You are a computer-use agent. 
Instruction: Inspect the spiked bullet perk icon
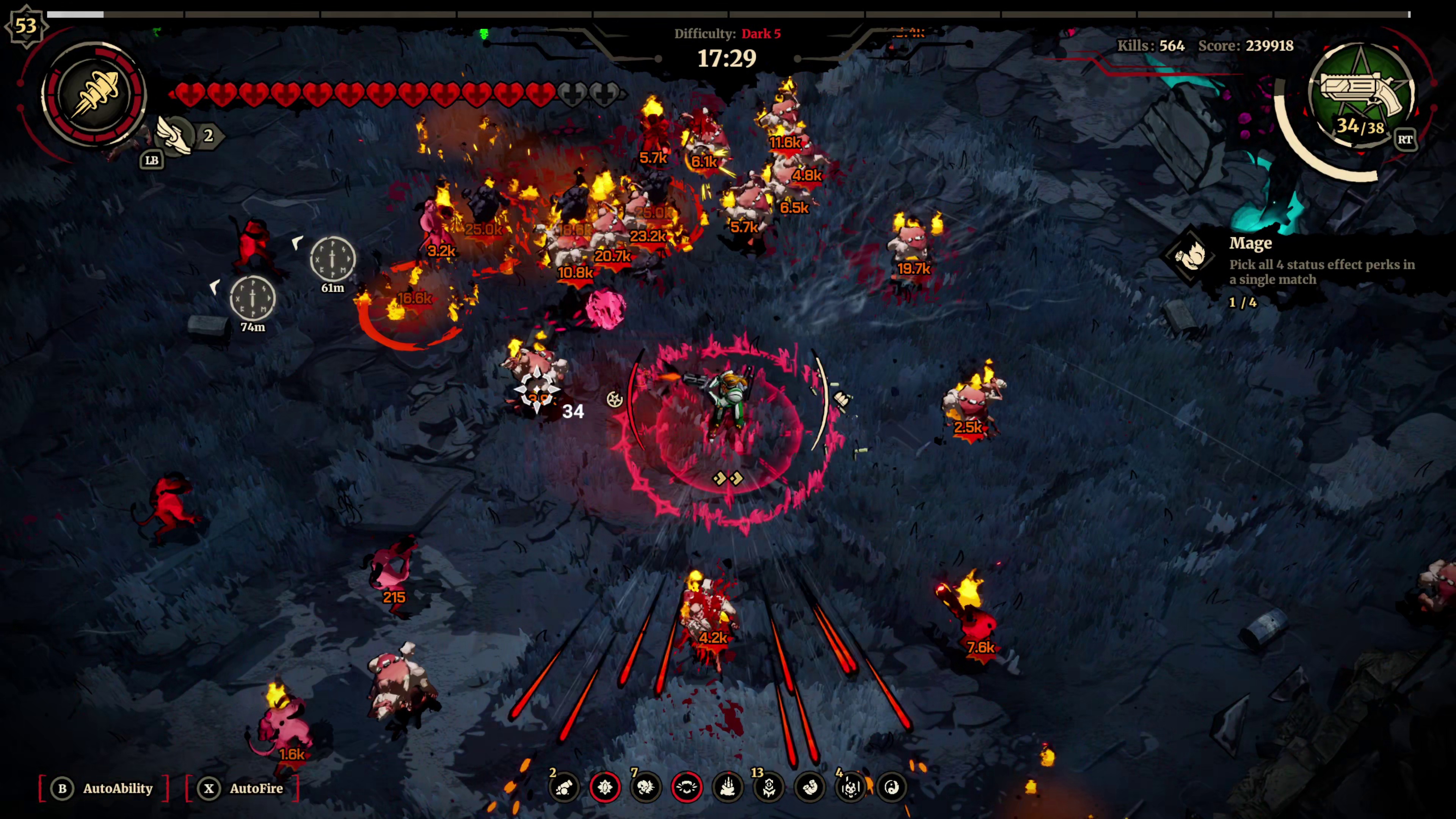click(x=605, y=787)
